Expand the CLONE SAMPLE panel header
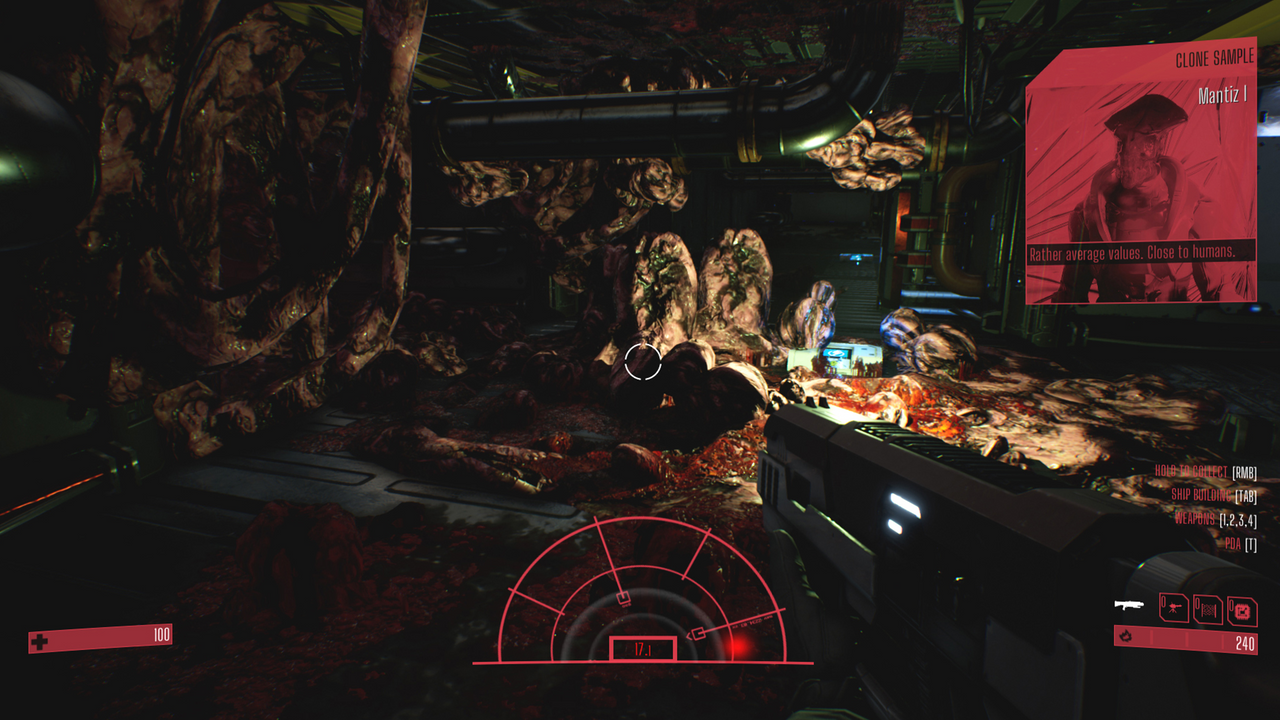Image resolution: width=1280 pixels, height=720 pixels. tap(1215, 57)
